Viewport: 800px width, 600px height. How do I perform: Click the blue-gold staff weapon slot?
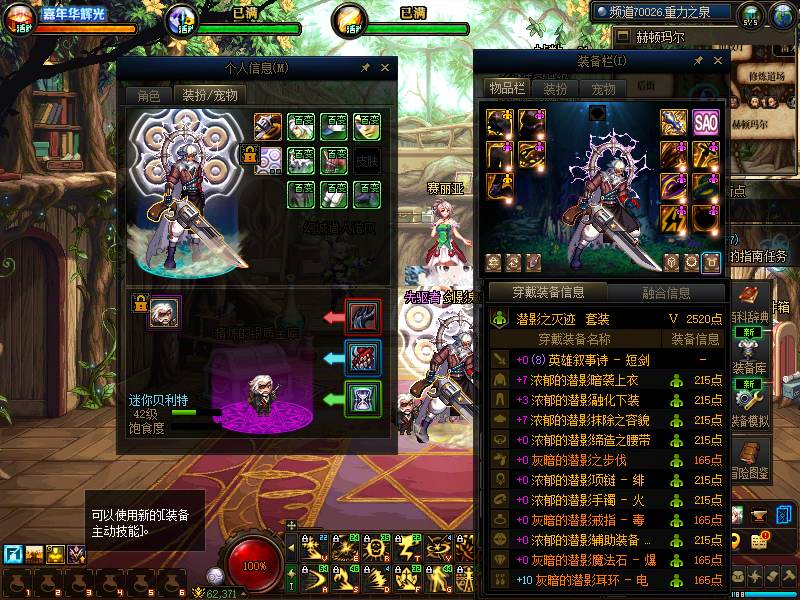(674, 123)
